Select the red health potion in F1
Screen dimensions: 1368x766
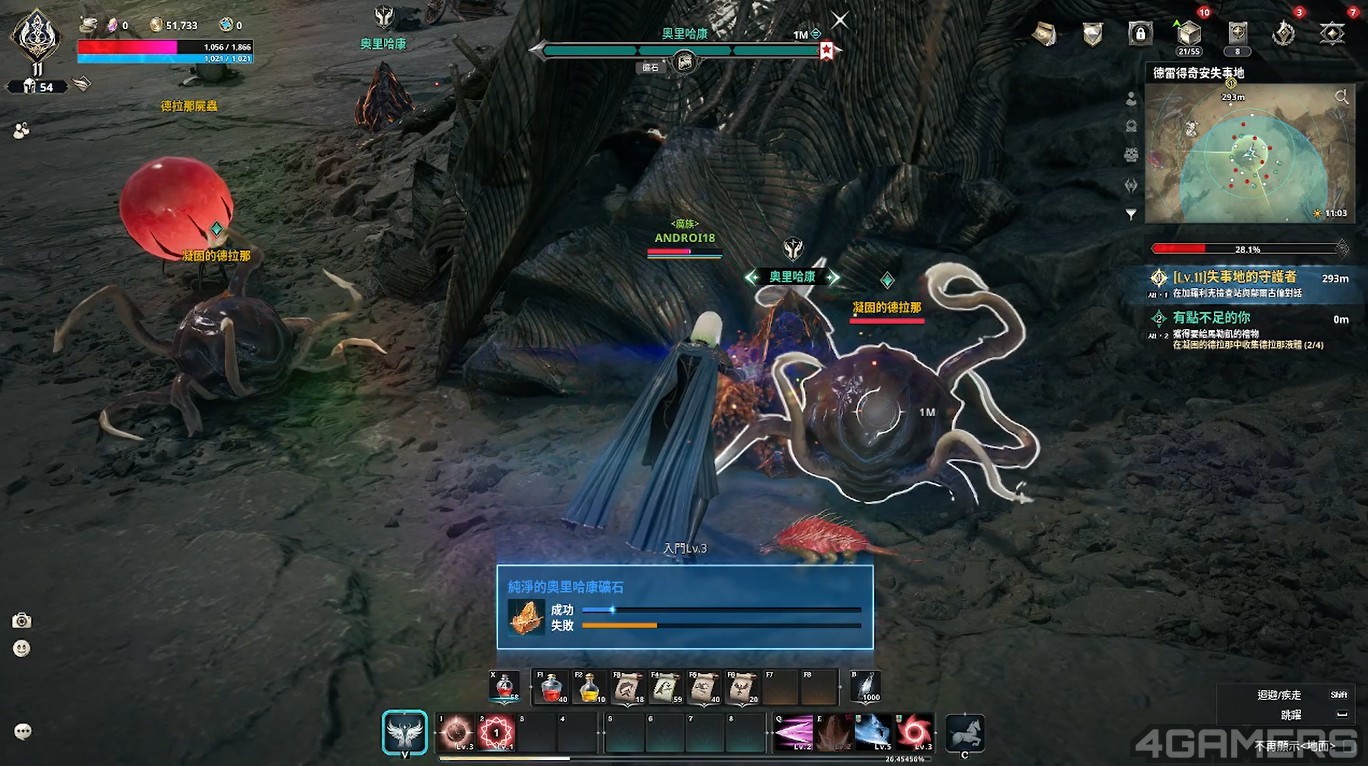click(x=552, y=687)
